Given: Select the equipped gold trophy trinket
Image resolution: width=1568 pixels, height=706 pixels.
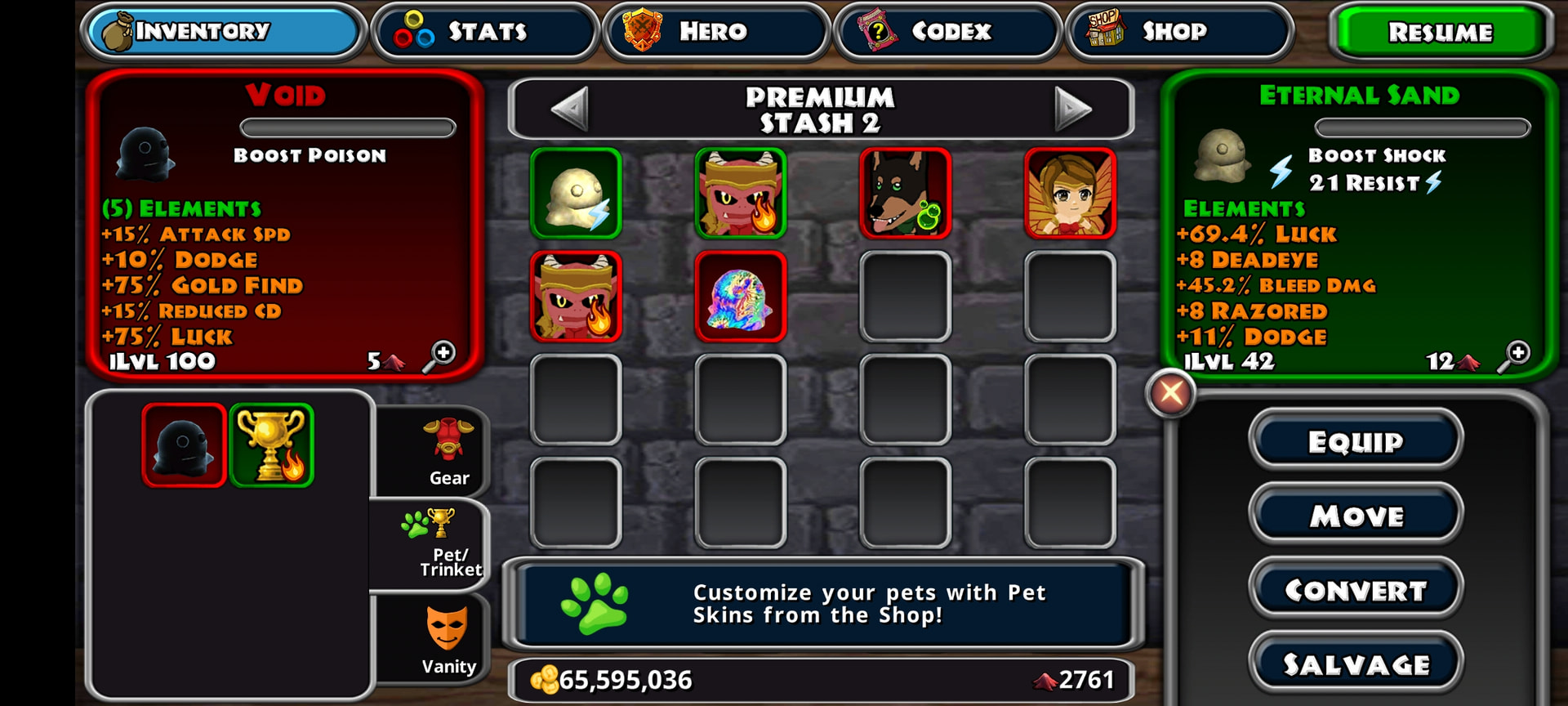Looking at the screenshot, I should click(272, 445).
